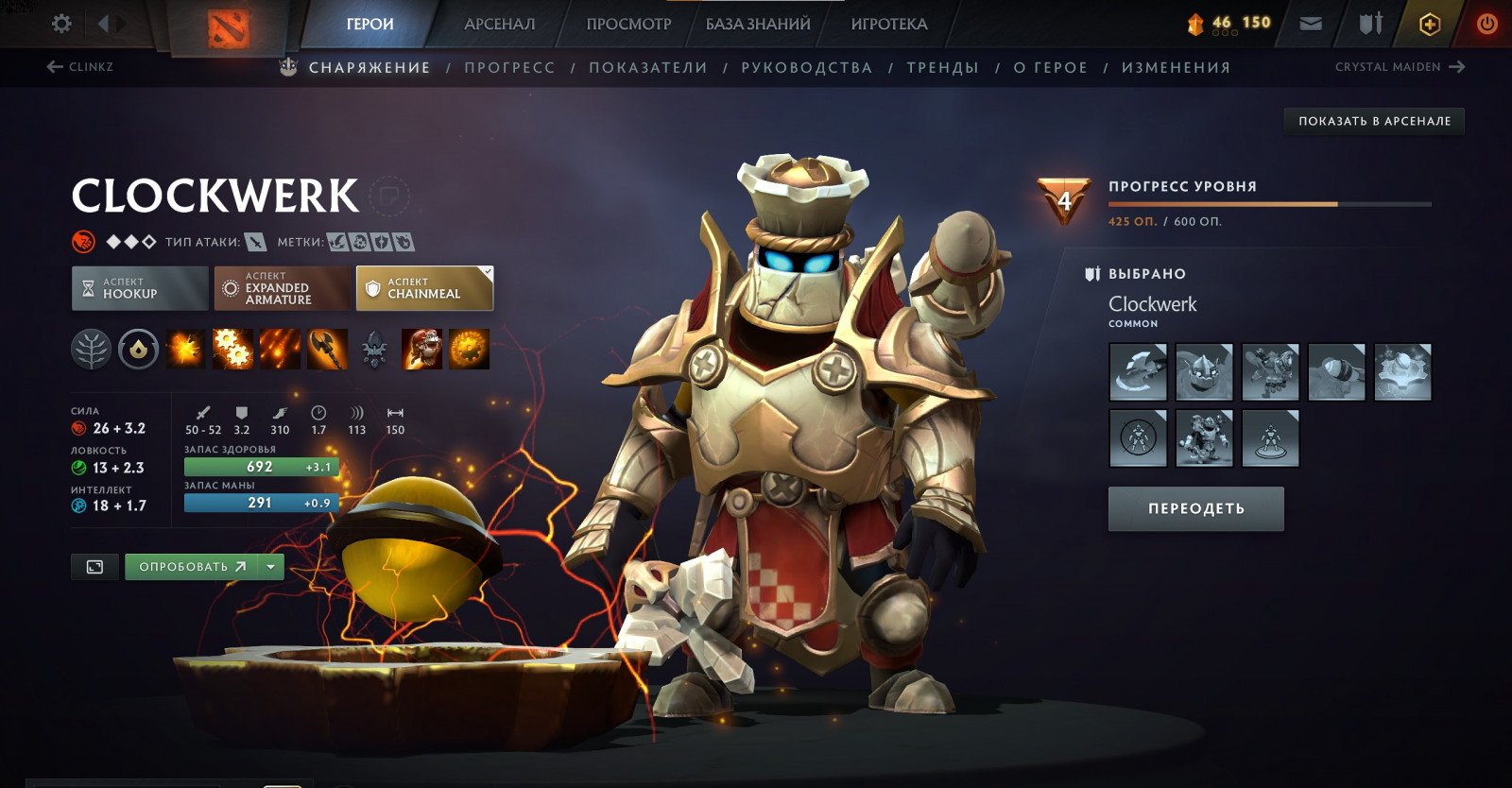Screen dimensions: 1512x788
Task: Show the Показатели subtab
Action: click(648, 68)
